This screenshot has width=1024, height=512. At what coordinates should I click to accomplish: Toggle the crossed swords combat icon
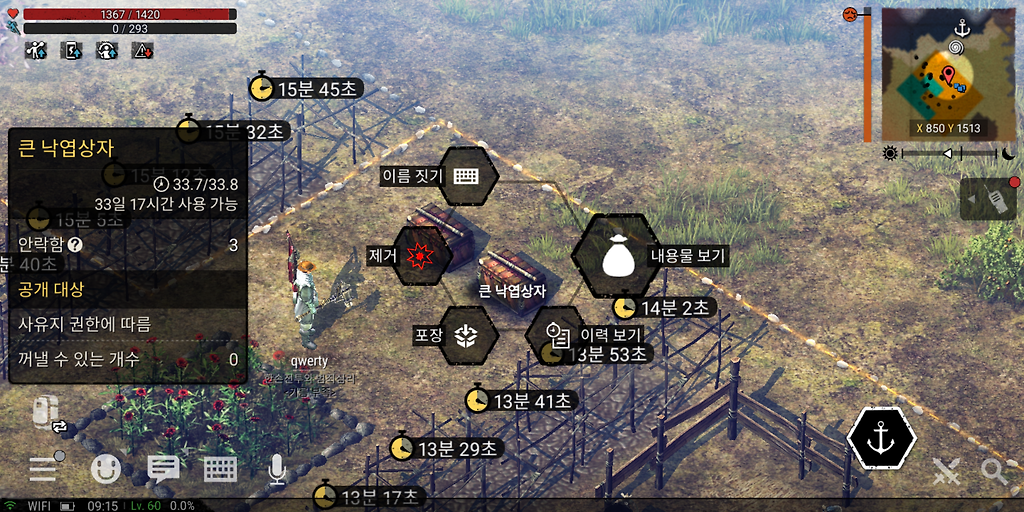(946, 470)
